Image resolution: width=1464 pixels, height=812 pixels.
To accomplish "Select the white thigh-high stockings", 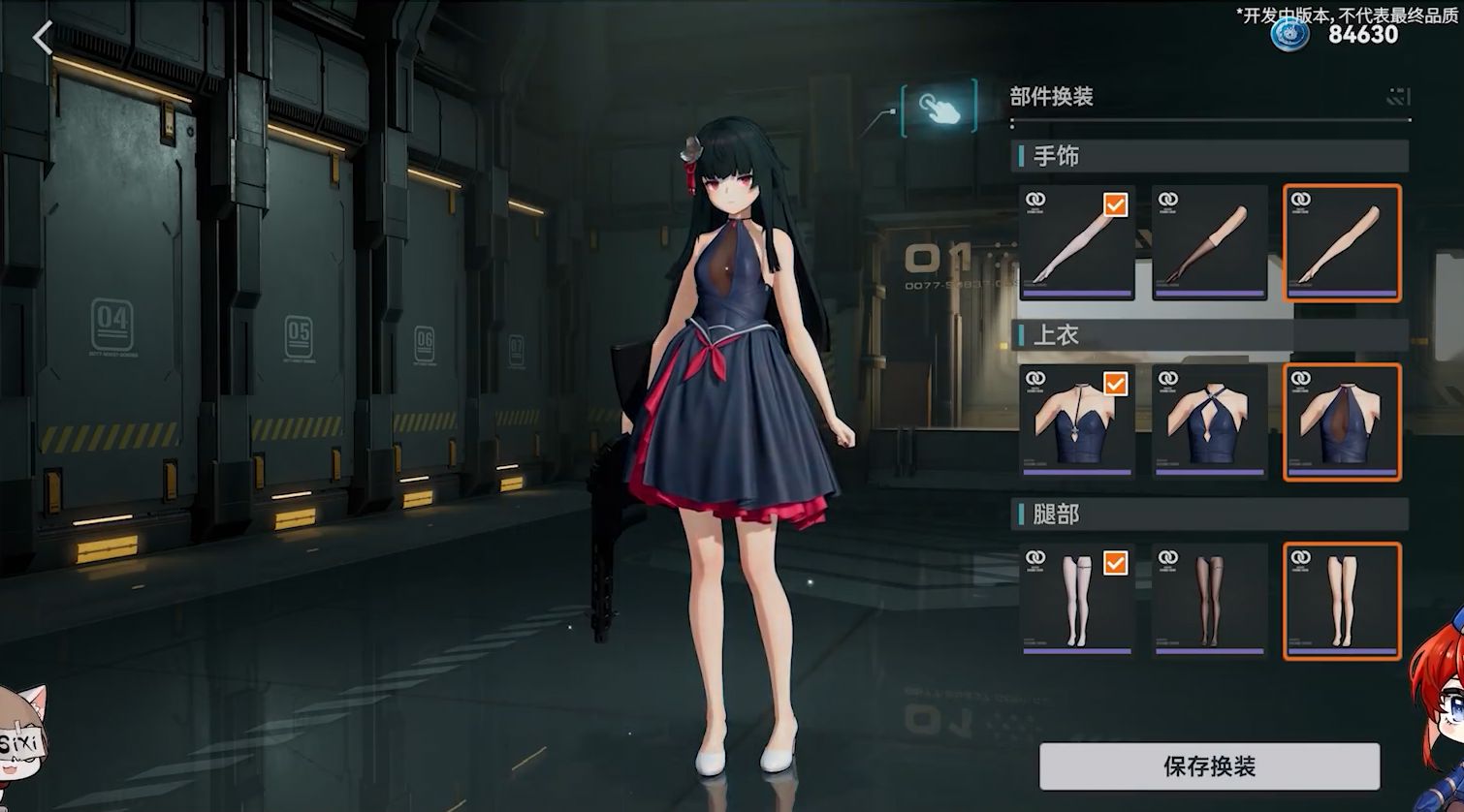I will pyautogui.click(x=1076, y=601).
